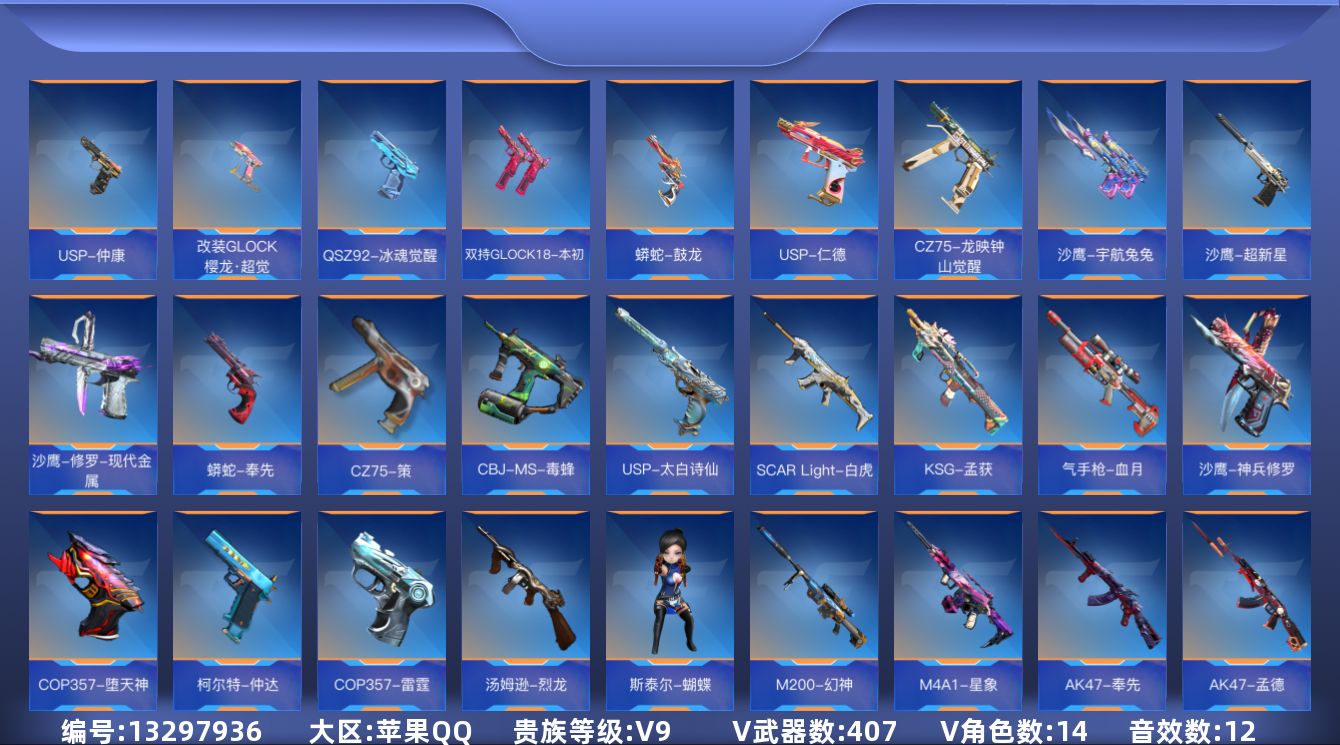
Task: Select the AK47-孟德 rifle card
Action: click(1246, 610)
